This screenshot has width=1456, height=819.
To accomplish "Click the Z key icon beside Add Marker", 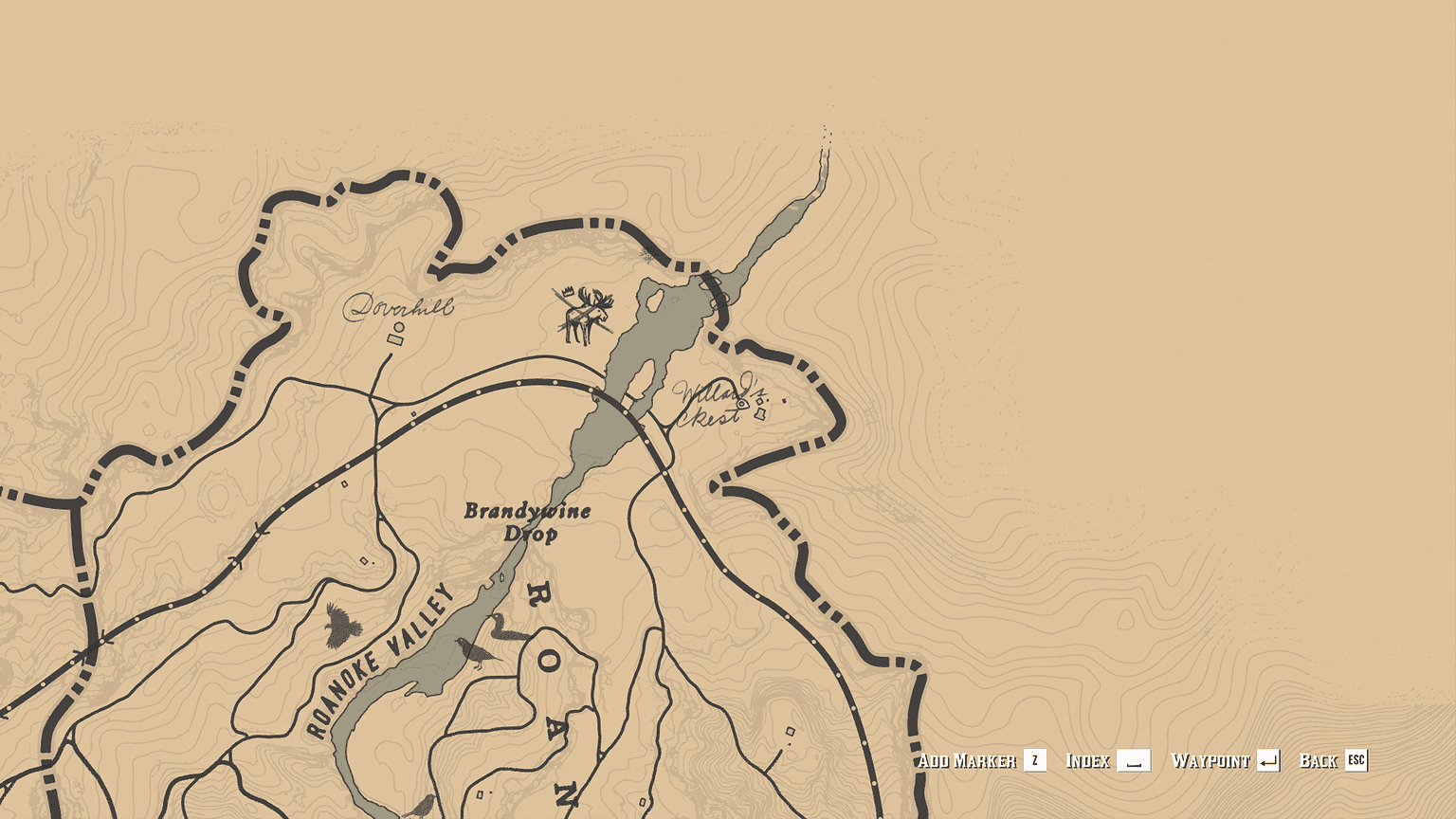I will tap(1033, 759).
